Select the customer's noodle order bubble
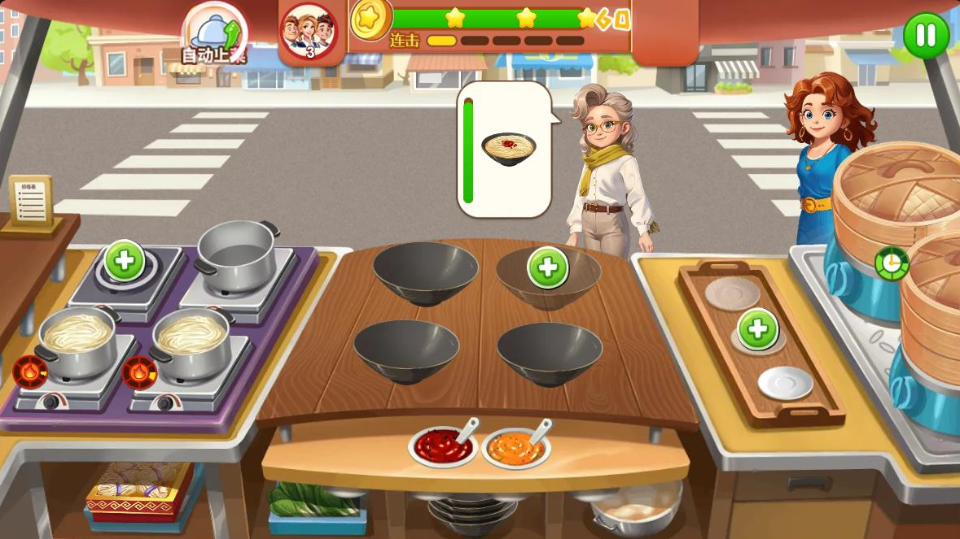Screen dimensions: 960x539 point(508,149)
